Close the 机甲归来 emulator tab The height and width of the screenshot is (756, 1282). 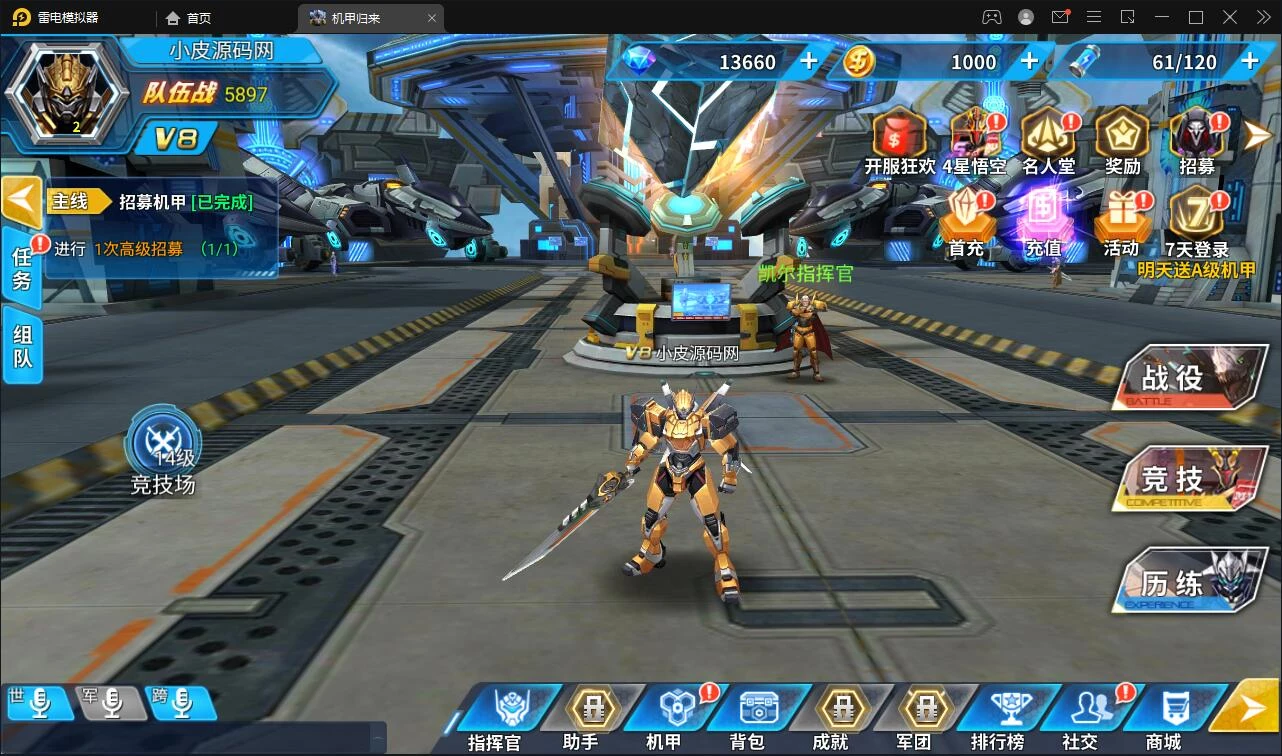tap(432, 18)
